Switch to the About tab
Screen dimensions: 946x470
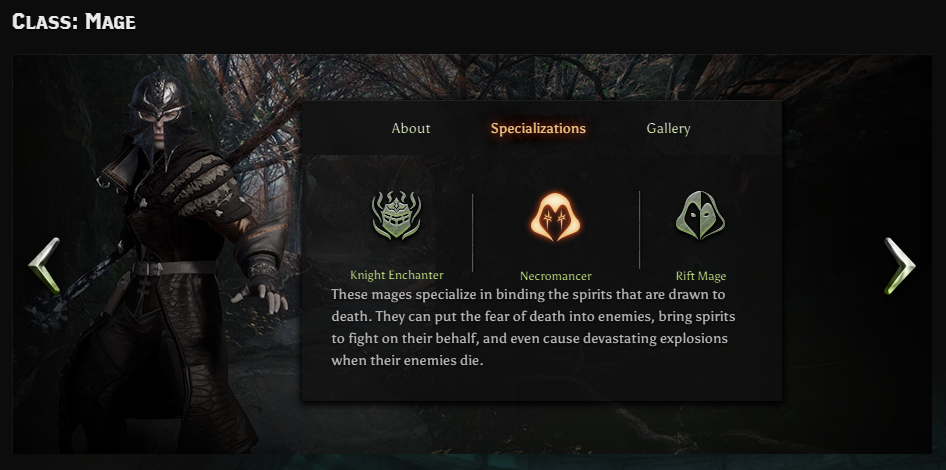(x=411, y=128)
